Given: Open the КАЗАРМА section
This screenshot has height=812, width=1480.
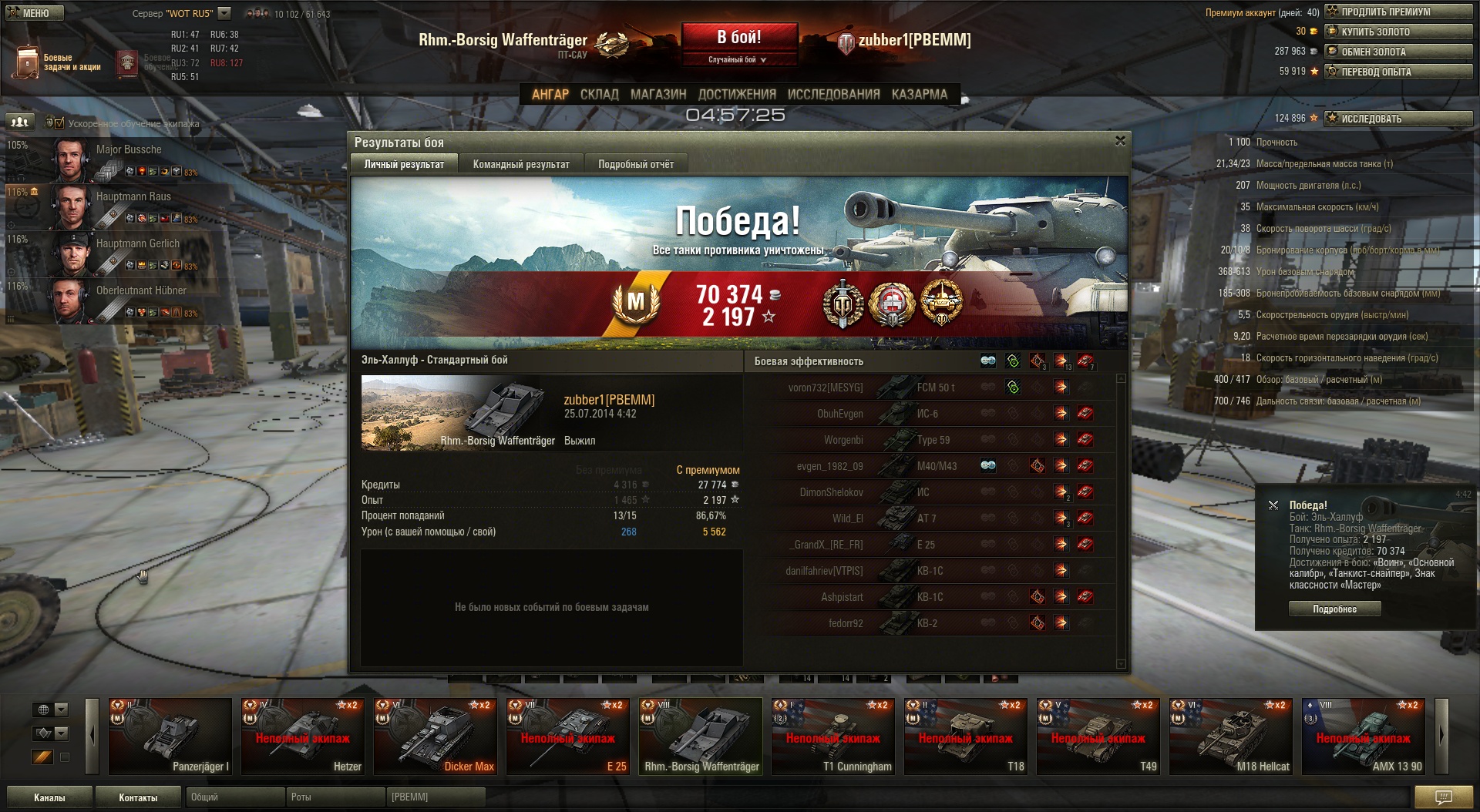Looking at the screenshot, I should pyautogui.click(x=919, y=94).
